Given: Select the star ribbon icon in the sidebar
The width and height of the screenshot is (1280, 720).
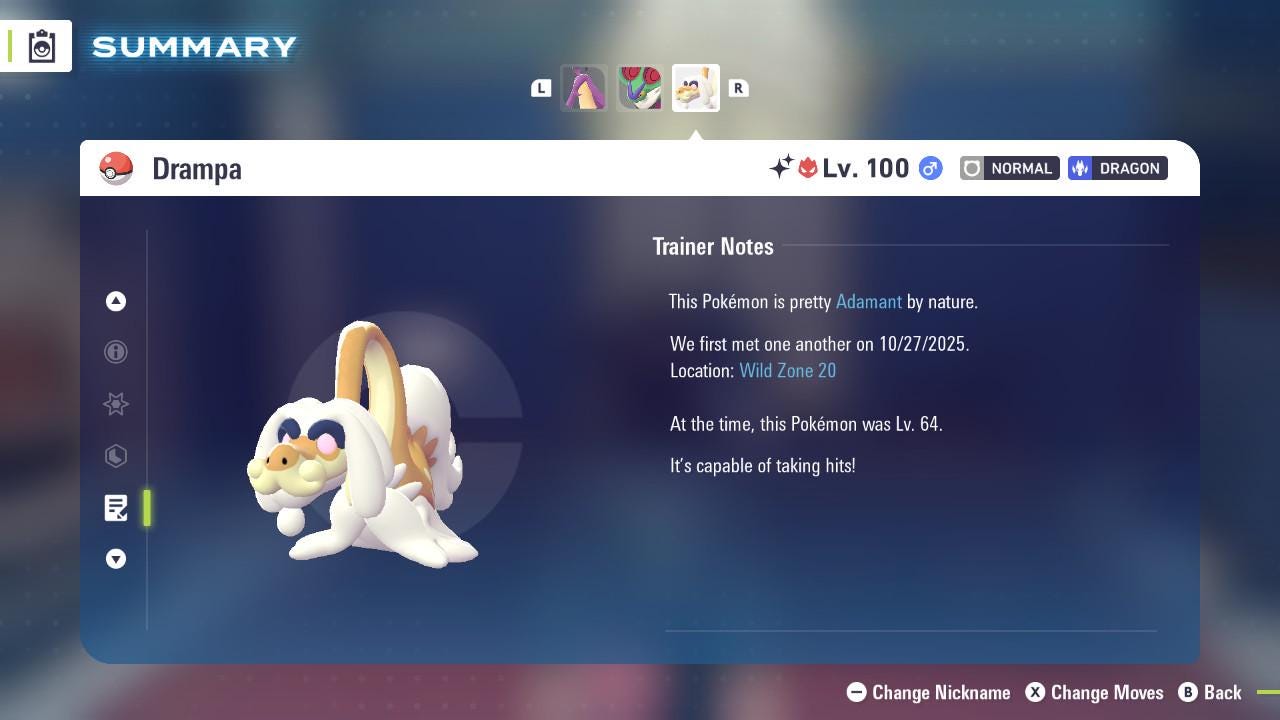Looking at the screenshot, I should [116, 404].
